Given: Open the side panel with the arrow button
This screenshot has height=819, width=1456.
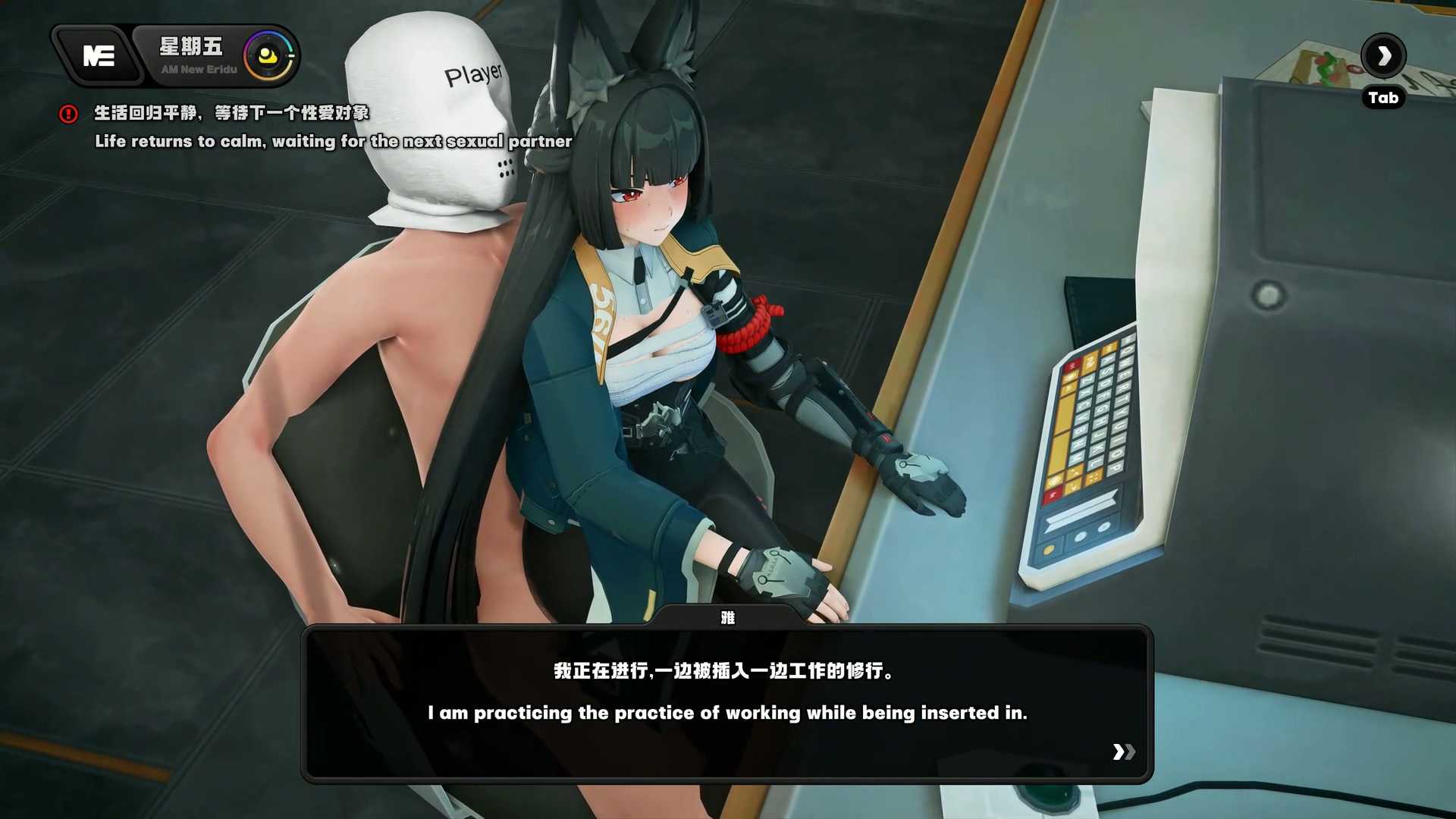Looking at the screenshot, I should coord(1383,55).
